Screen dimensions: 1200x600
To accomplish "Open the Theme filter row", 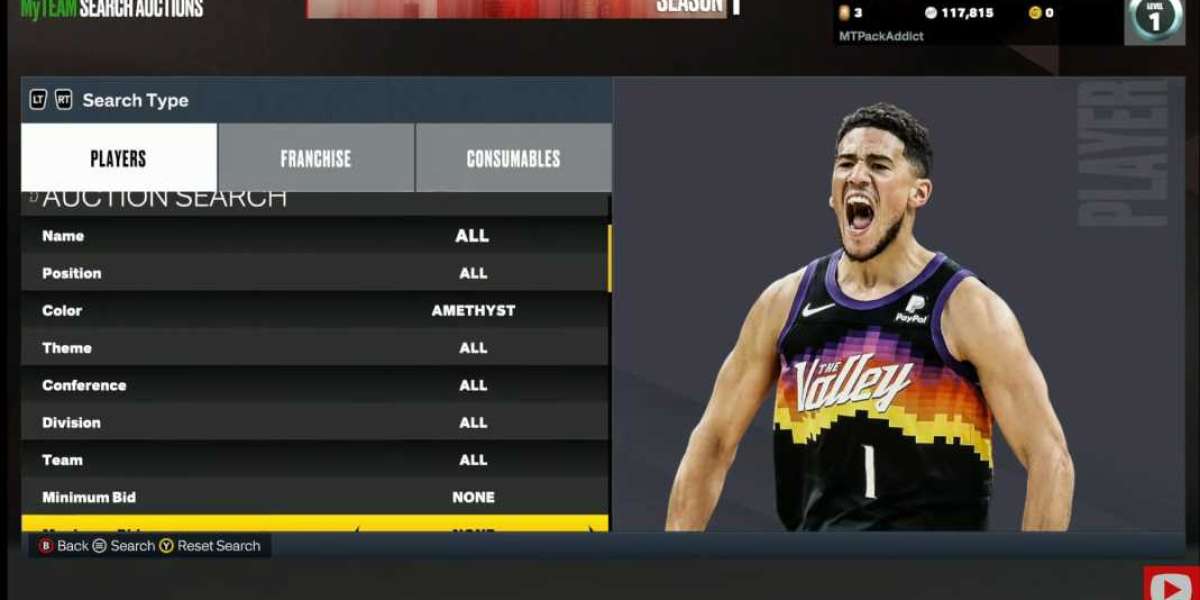I will click(x=314, y=348).
